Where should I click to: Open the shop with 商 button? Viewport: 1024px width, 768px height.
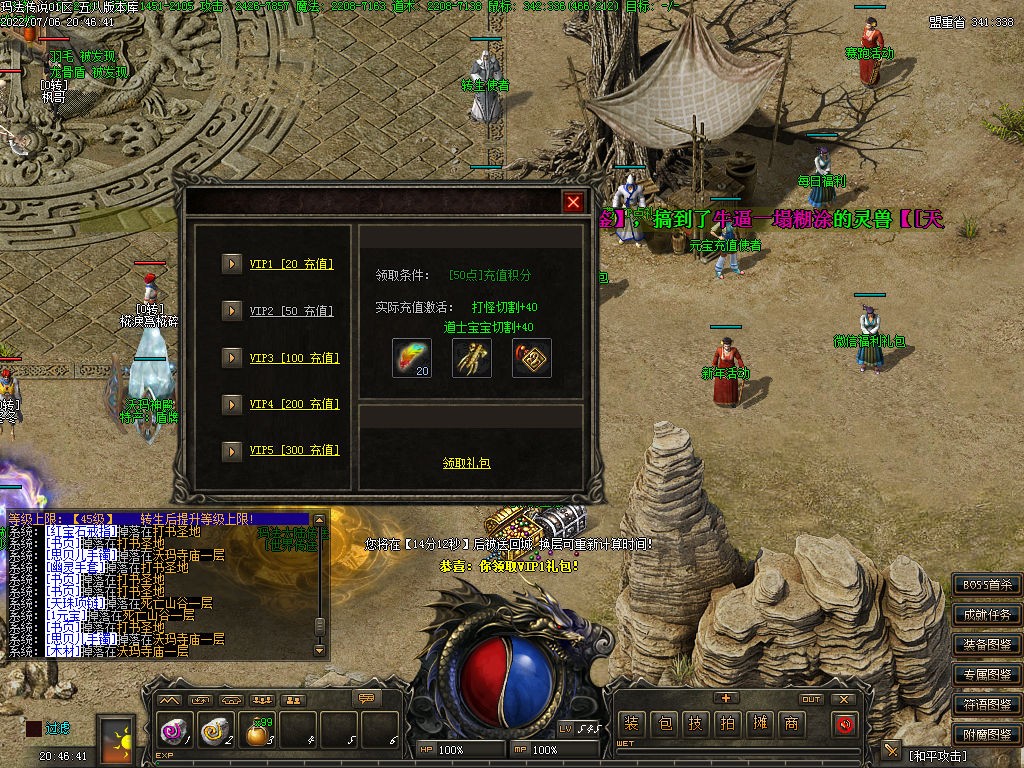point(791,723)
